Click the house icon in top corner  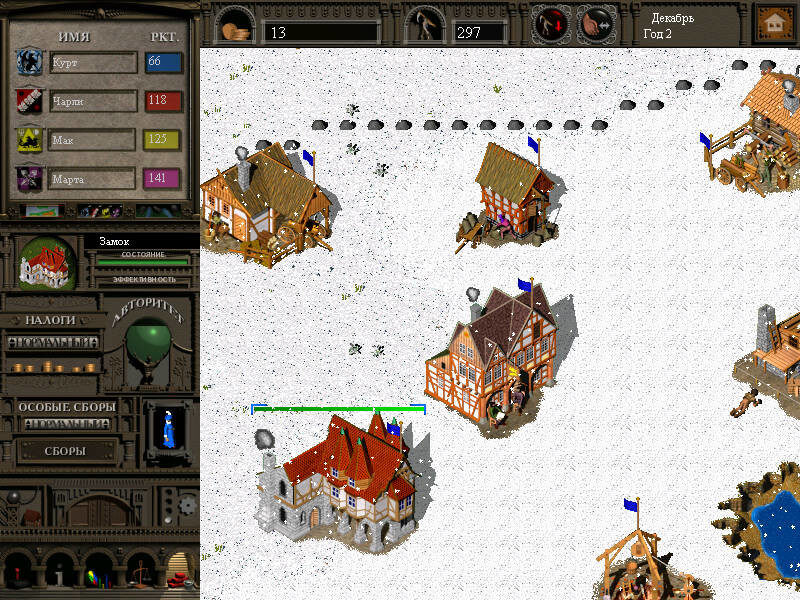771,22
